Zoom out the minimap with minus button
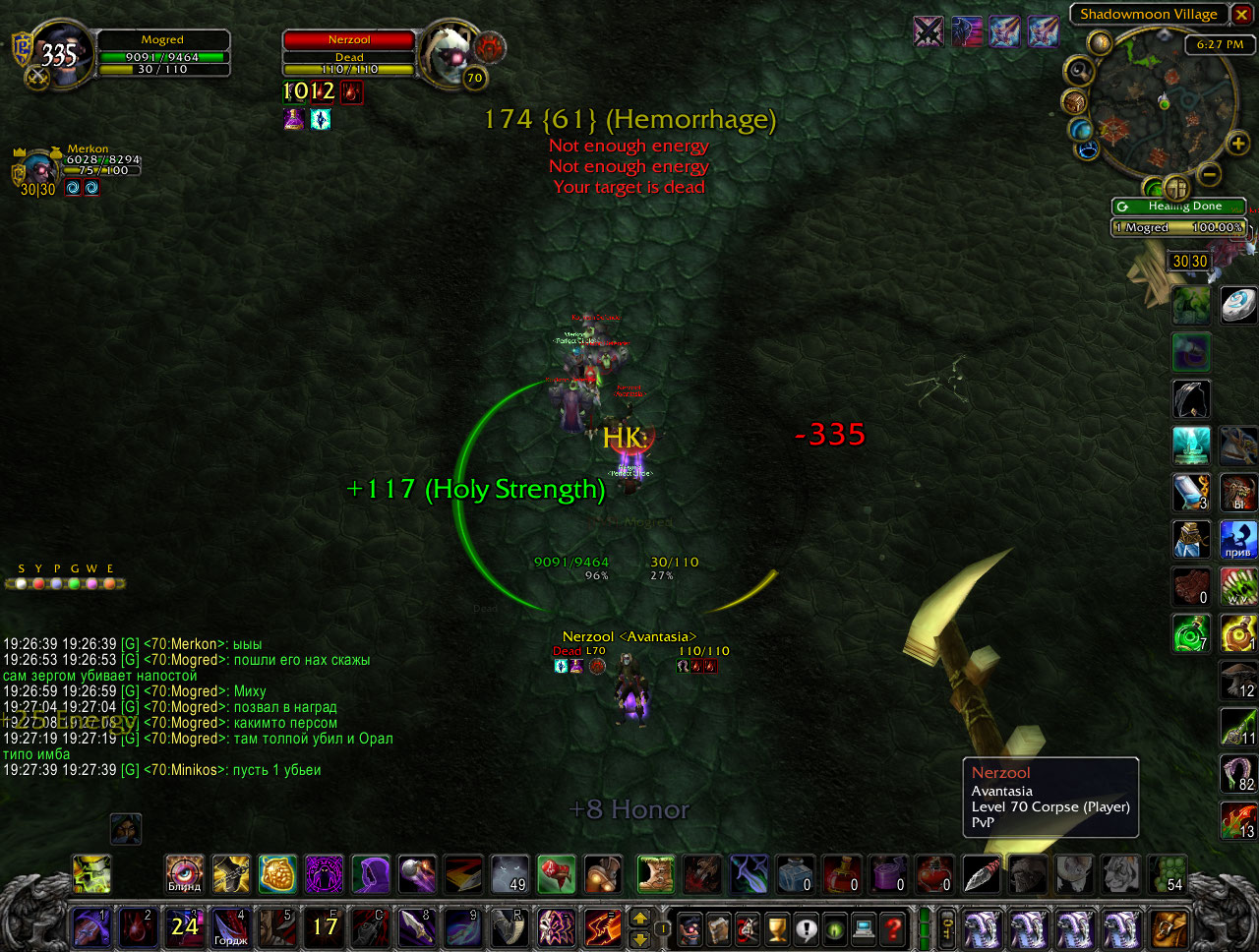The height and width of the screenshot is (952, 1259). click(x=1211, y=174)
